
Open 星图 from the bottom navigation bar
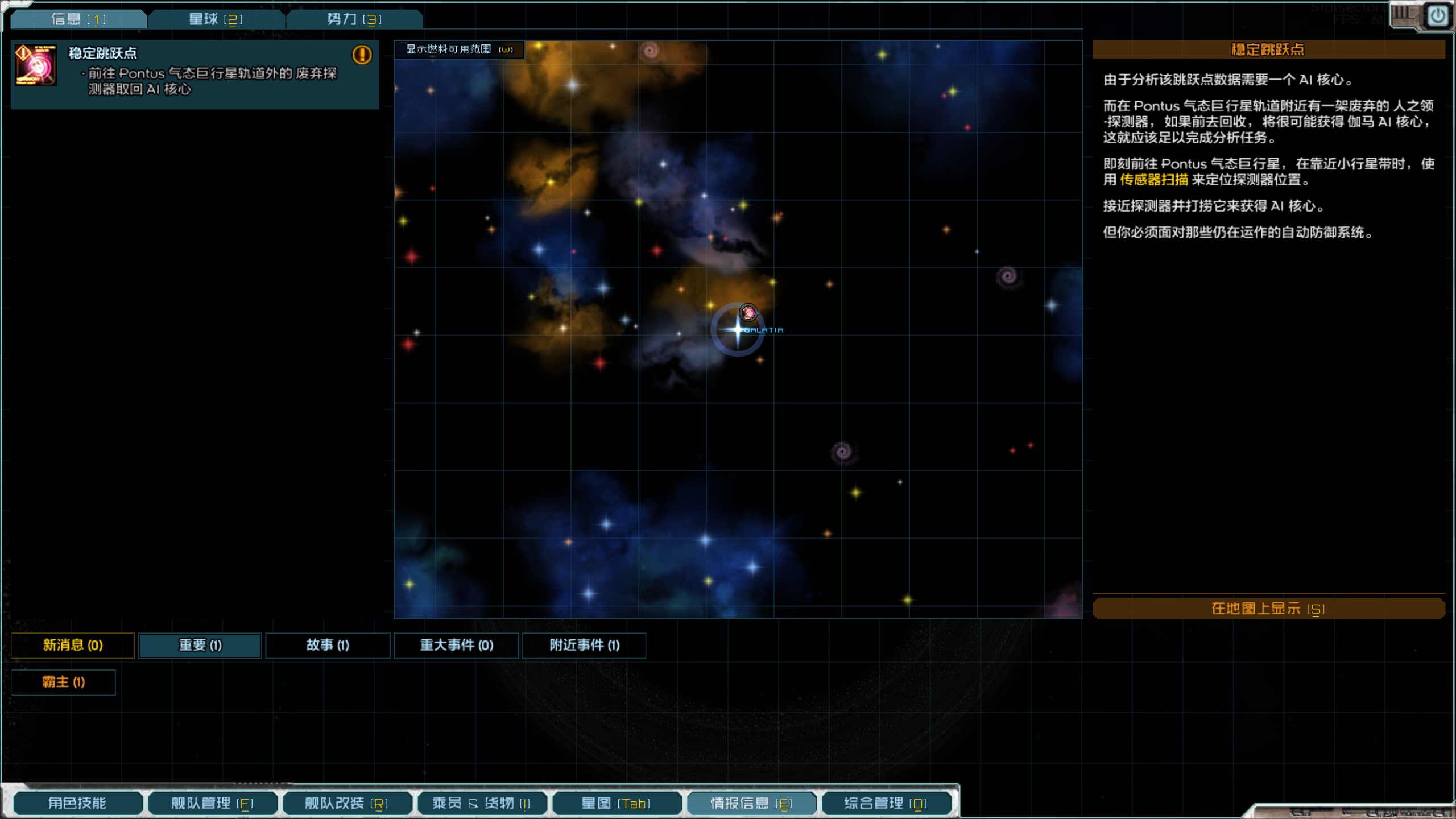(617, 803)
